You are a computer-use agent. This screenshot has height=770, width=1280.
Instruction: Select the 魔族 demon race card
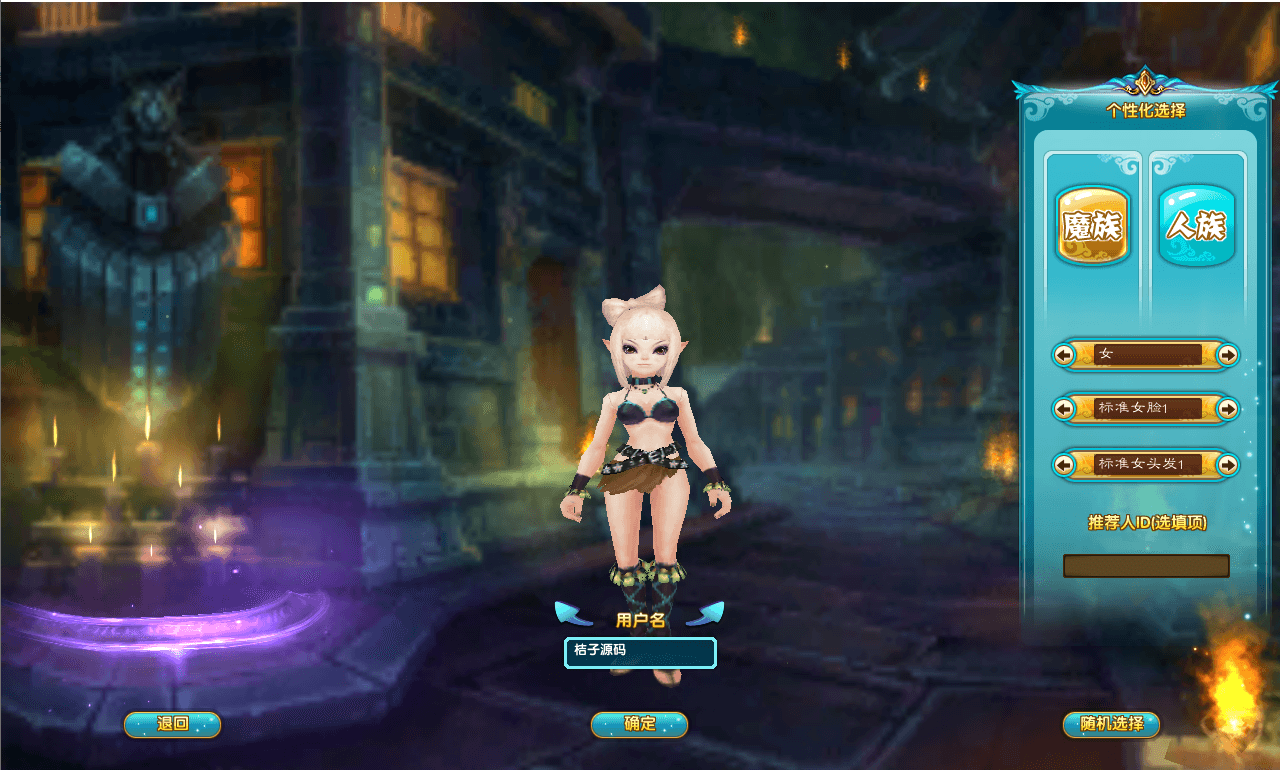[x=1092, y=222]
